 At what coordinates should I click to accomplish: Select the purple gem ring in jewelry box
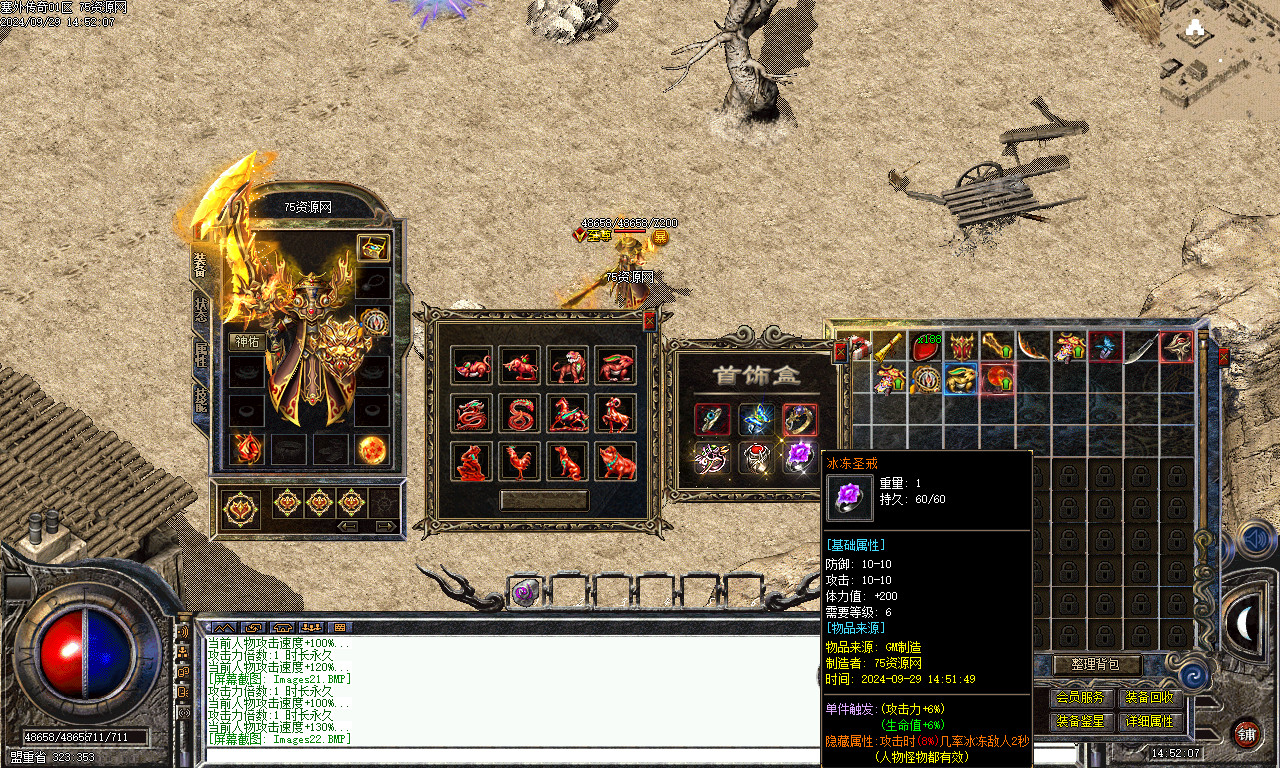(x=800, y=457)
